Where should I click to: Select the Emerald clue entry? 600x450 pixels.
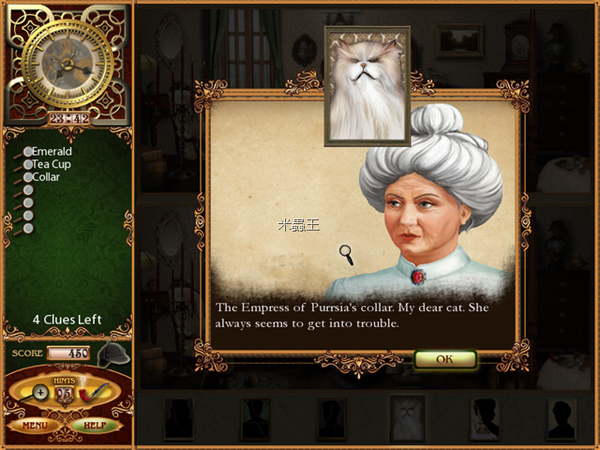51,152
